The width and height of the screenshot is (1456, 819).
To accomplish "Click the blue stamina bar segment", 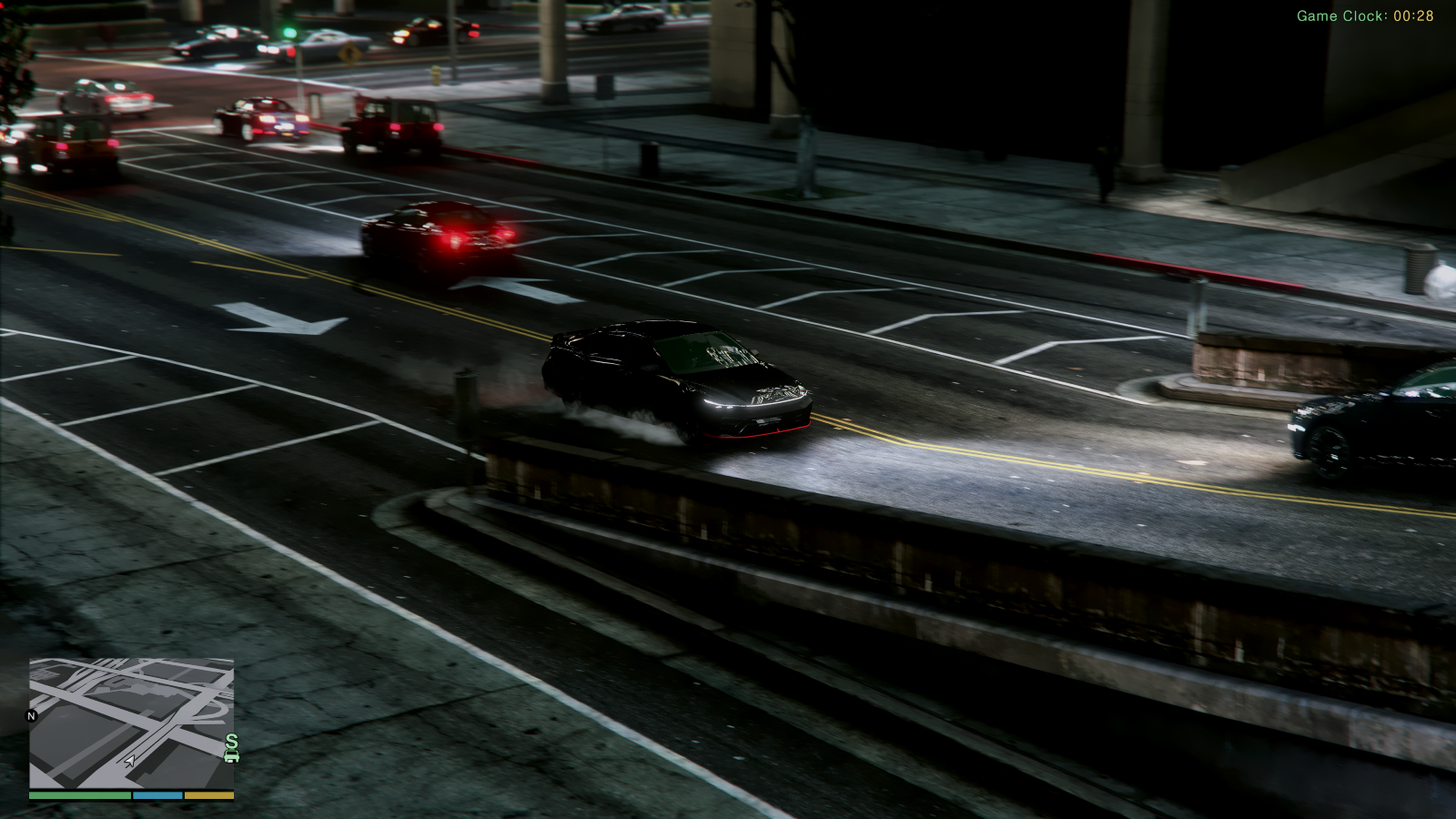I will tap(157, 794).
